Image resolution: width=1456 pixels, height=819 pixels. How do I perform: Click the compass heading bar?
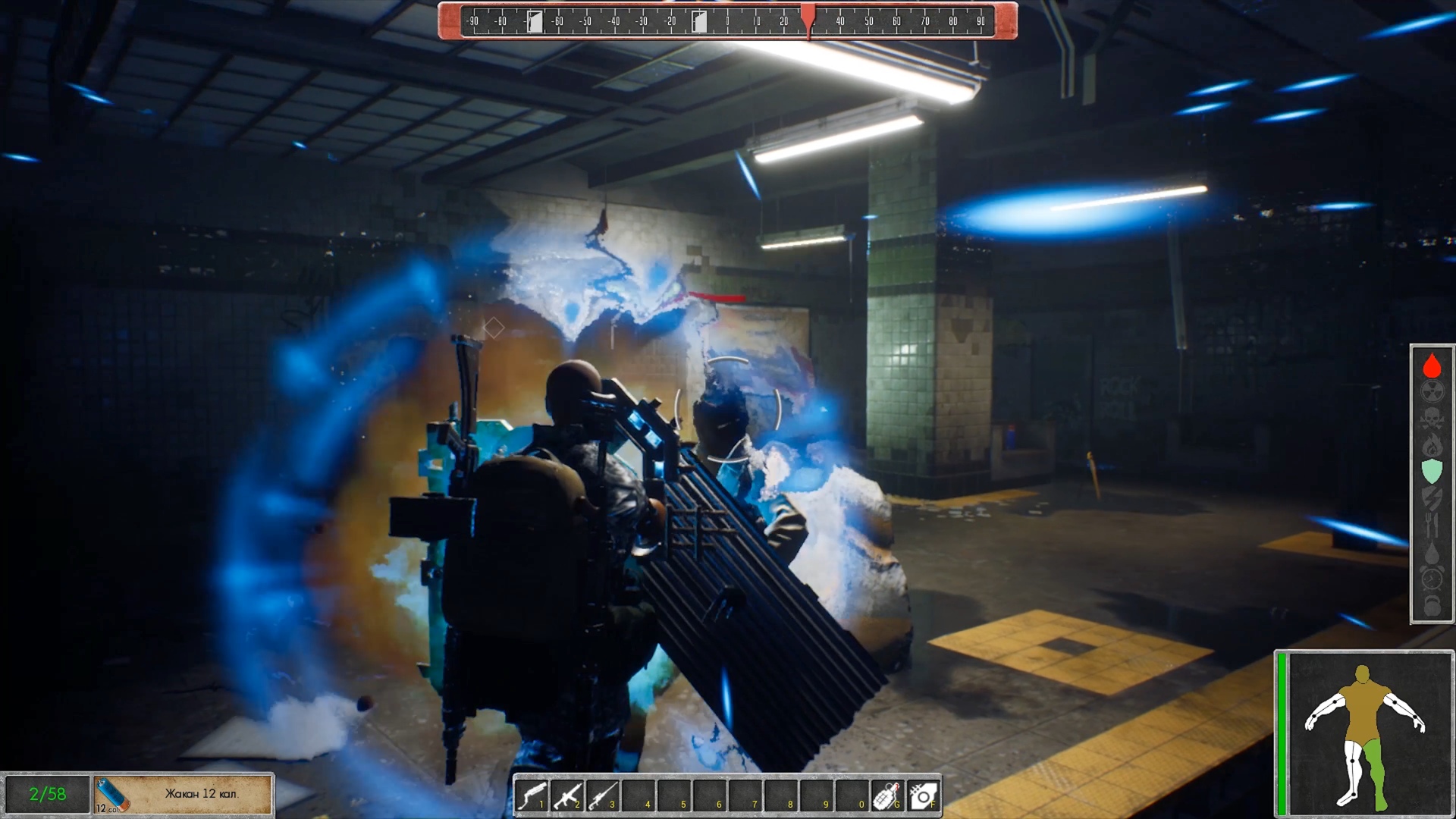(x=727, y=21)
